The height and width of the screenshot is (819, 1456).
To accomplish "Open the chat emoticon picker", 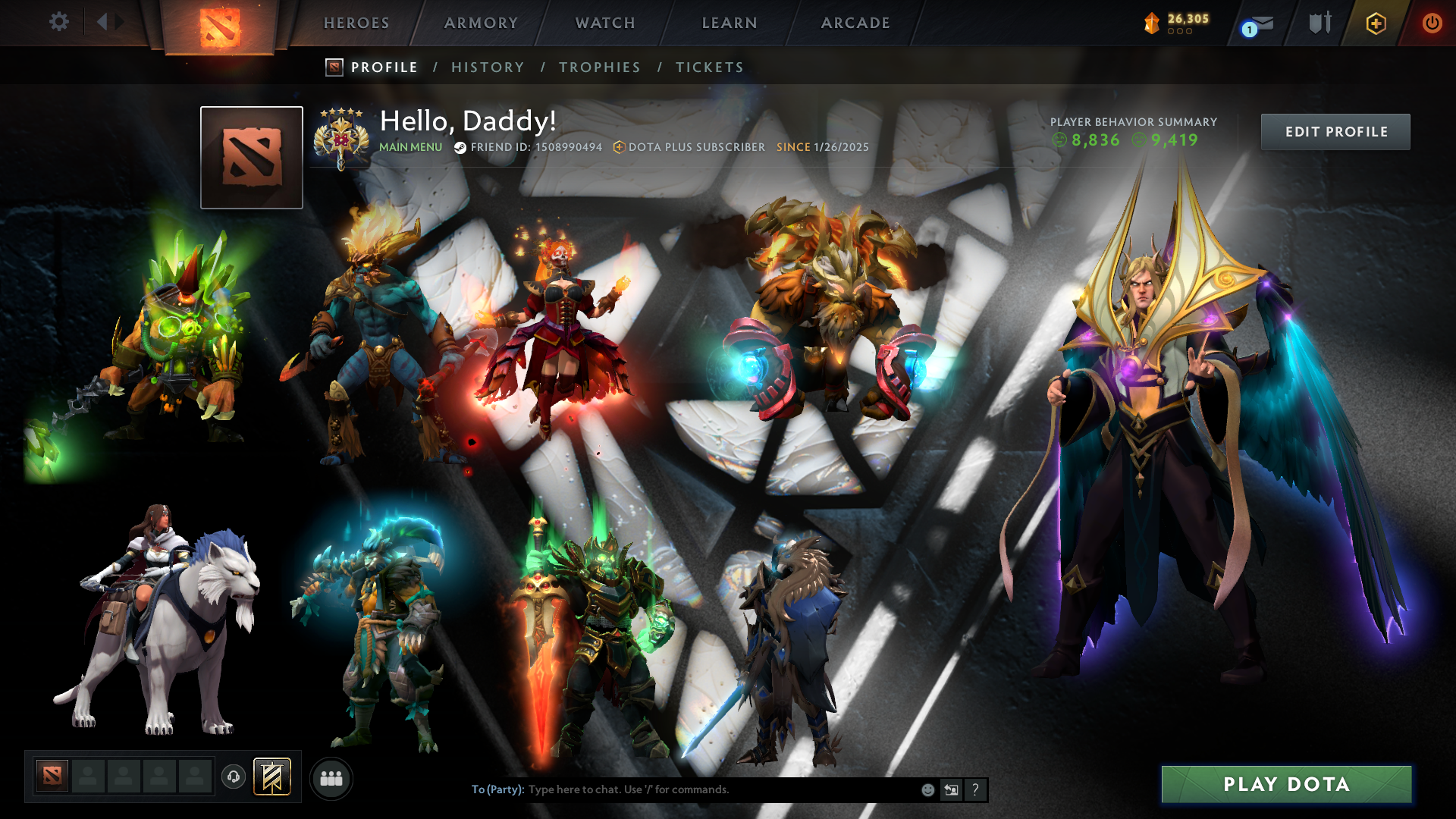I will (x=927, y=790).
